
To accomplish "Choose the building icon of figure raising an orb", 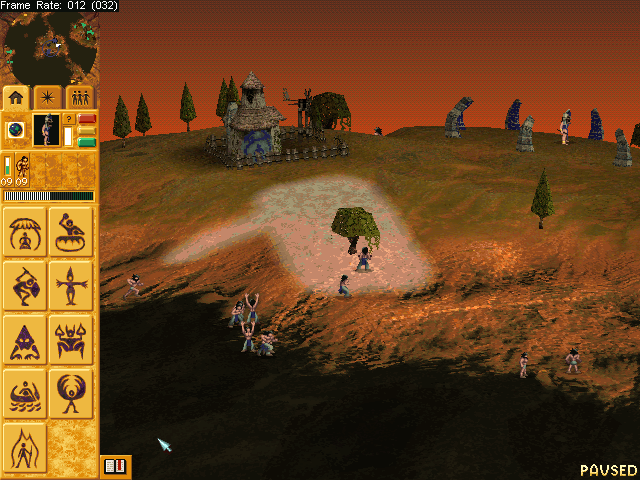I will coord(71,231).
